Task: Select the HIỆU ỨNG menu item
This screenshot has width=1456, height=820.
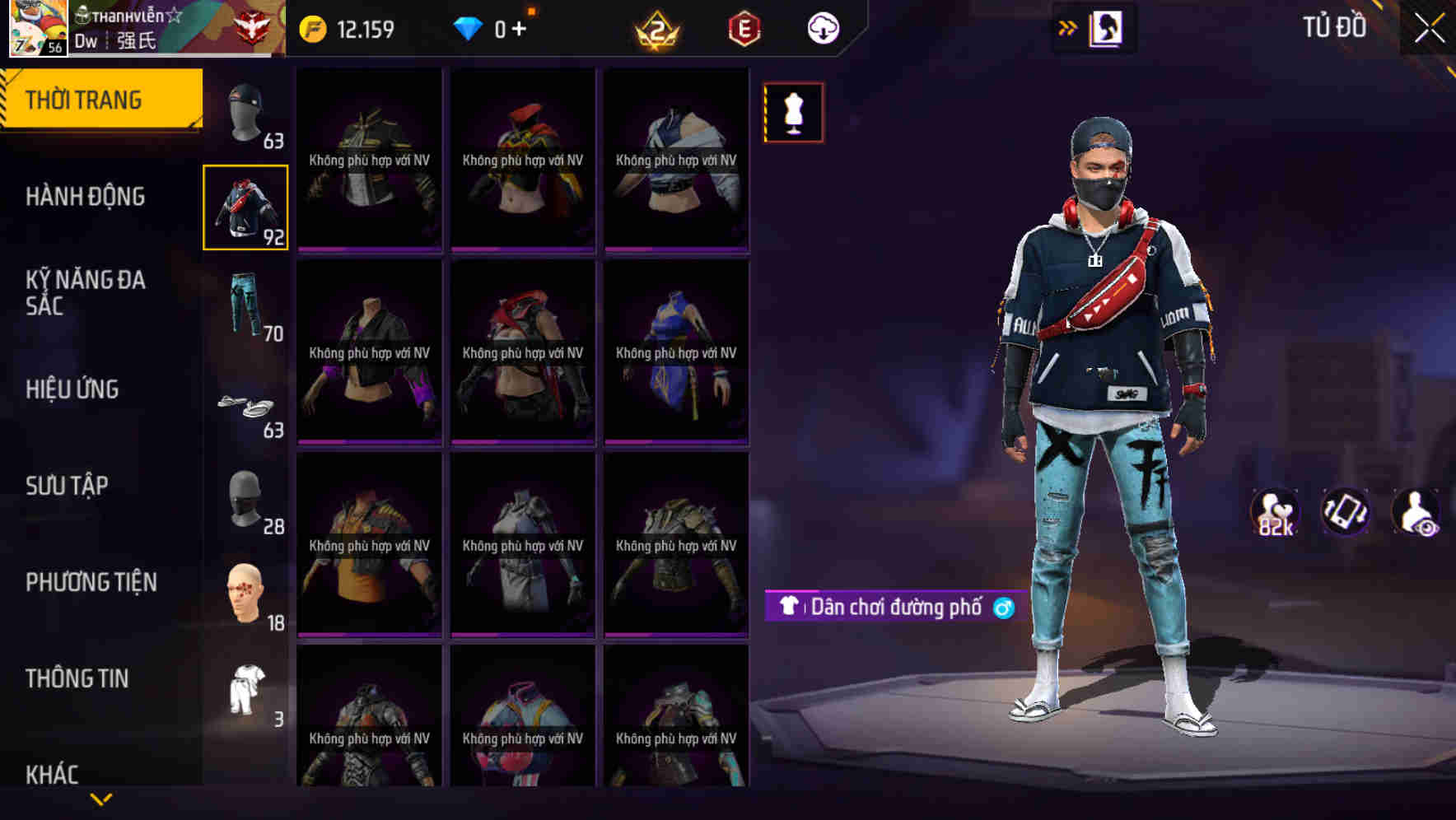Action: (x=72, y=389)
